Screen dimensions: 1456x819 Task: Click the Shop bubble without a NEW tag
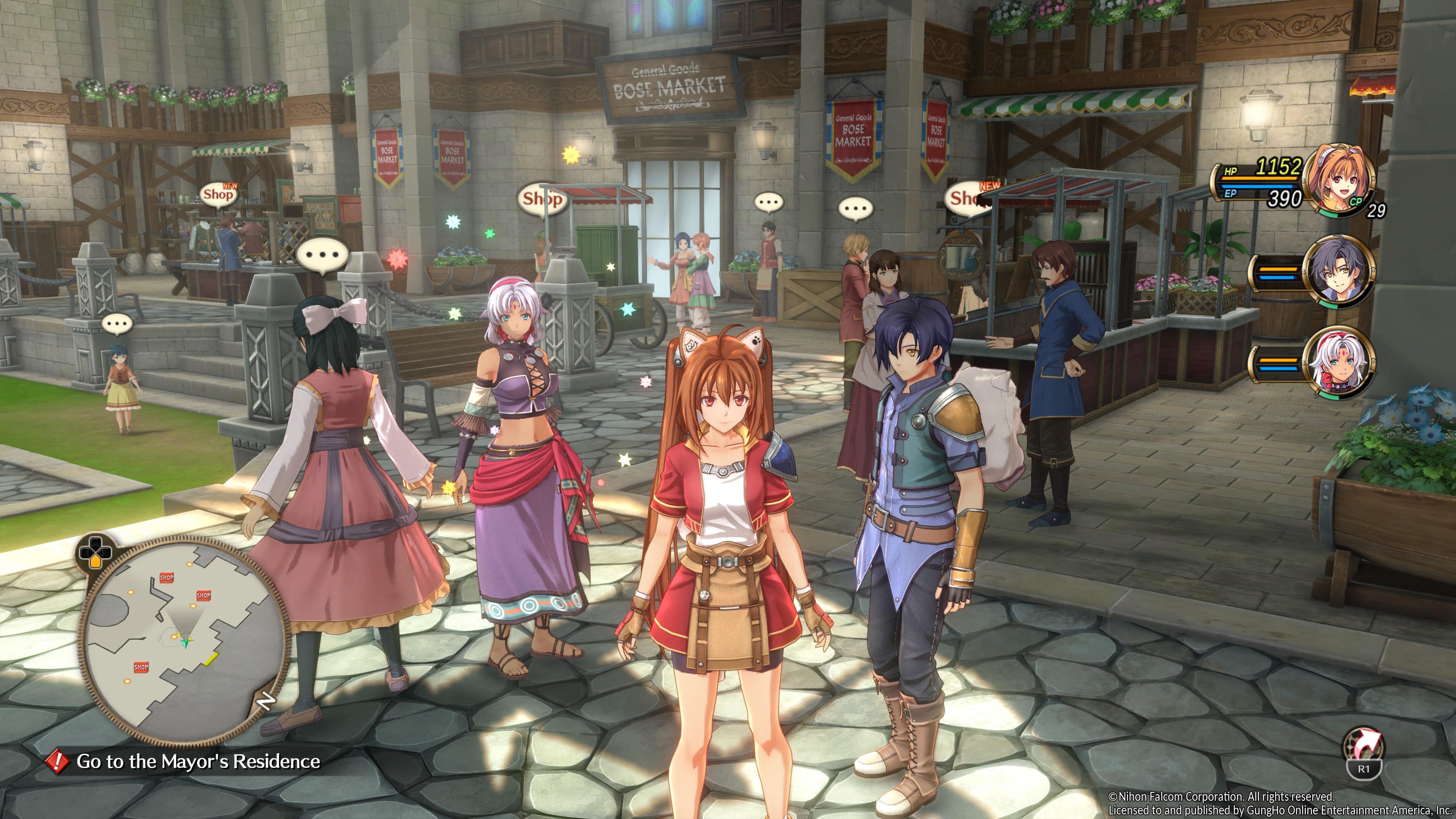[x=541, y=199]
